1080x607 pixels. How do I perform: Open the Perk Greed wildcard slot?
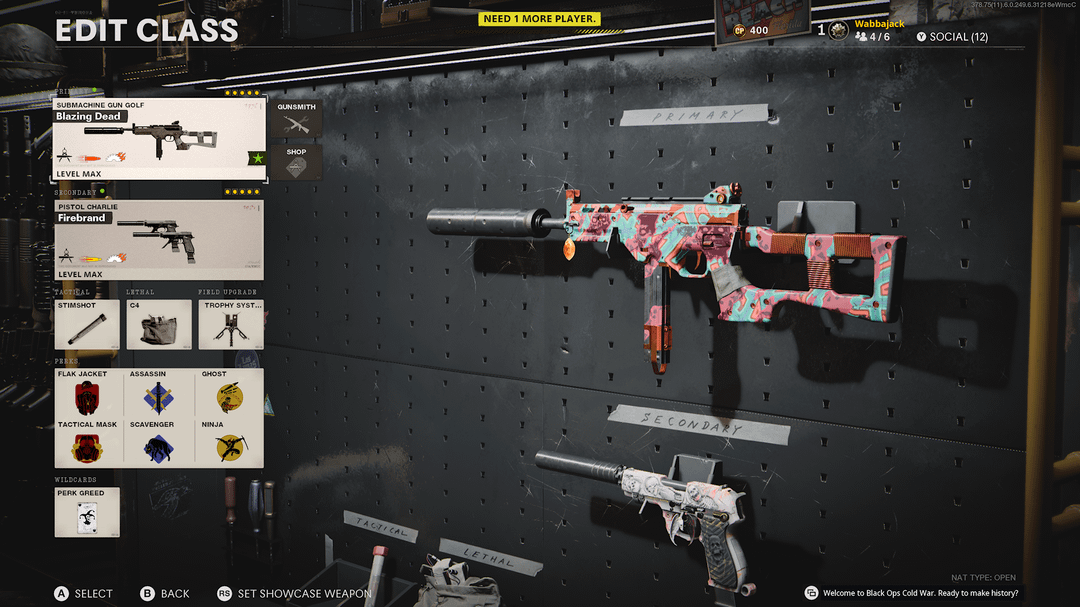tap(87, 512)
